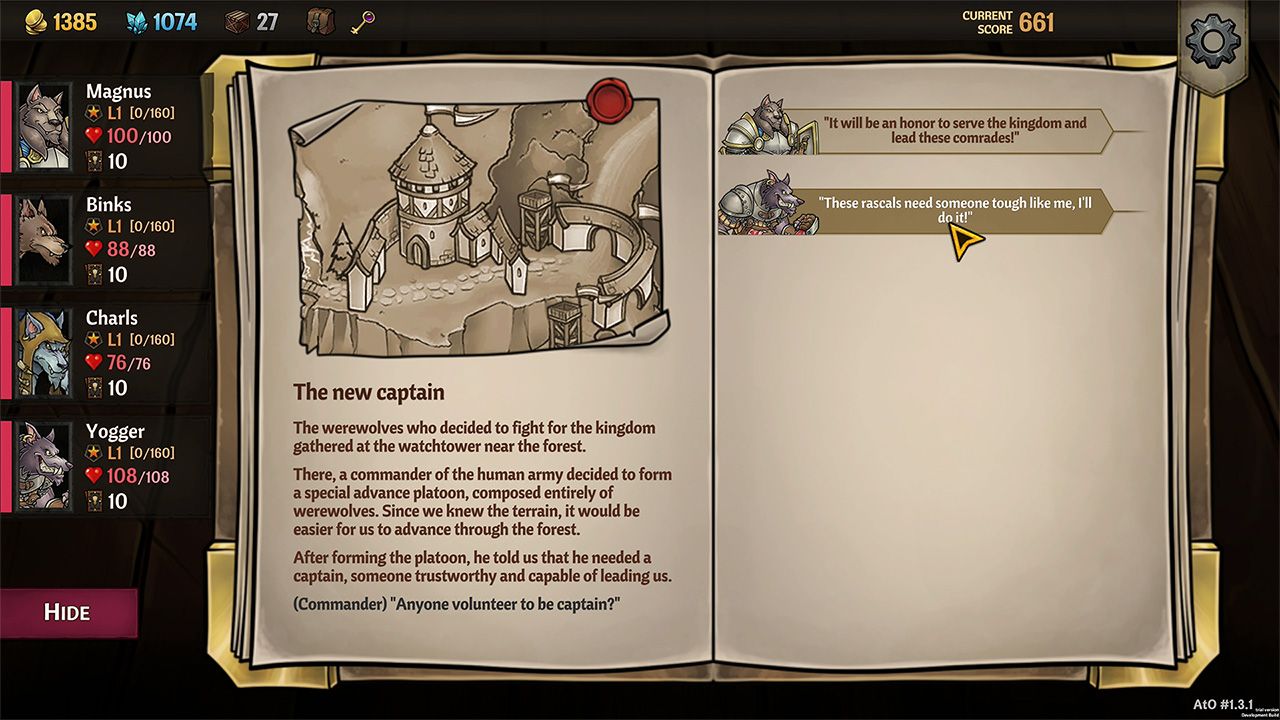Hide the party sidebar
This screenshot has height=720, width=1280.
click(x=68, y=611)
